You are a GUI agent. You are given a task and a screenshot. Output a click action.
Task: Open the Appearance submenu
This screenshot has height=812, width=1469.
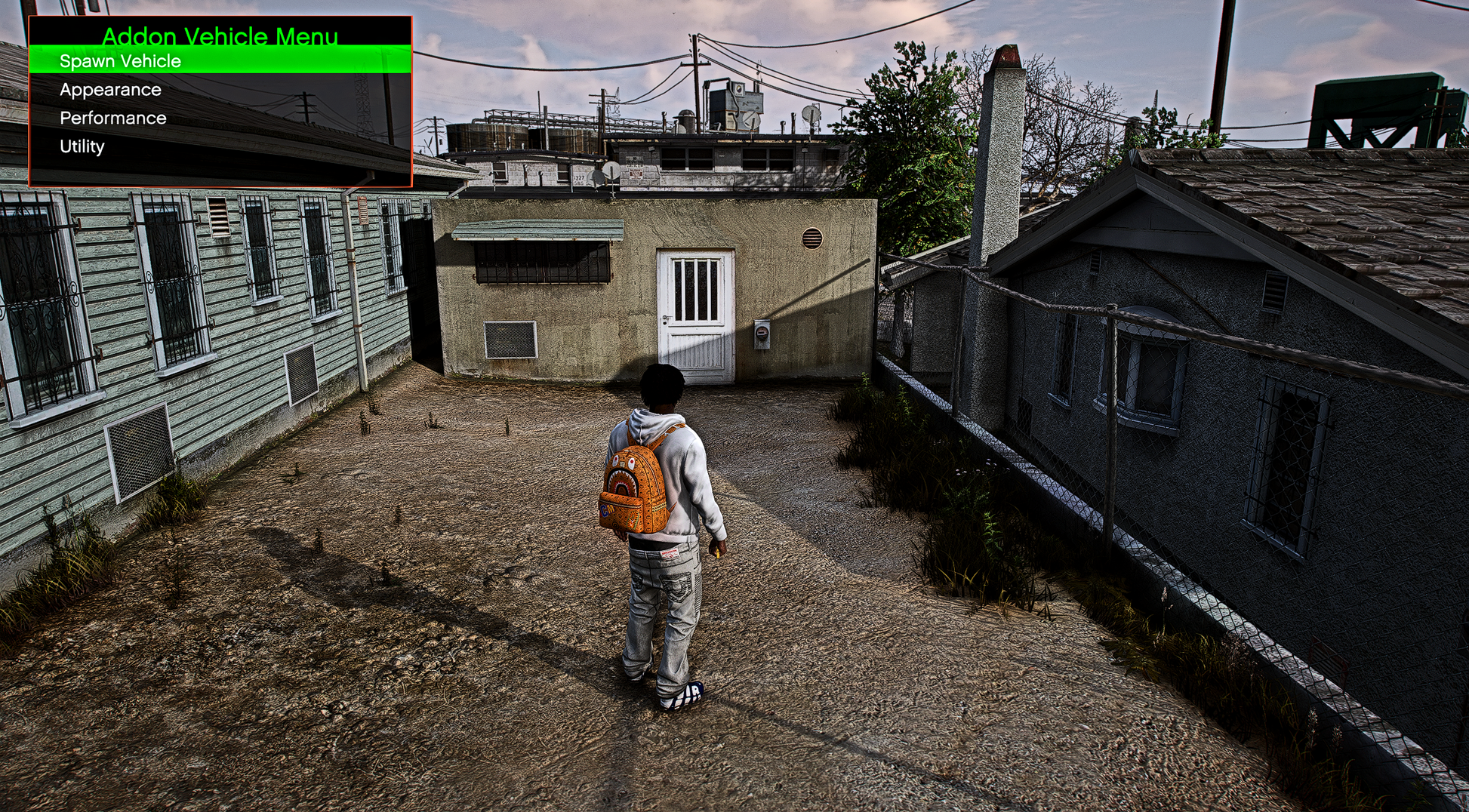click(x=111, y=90)
